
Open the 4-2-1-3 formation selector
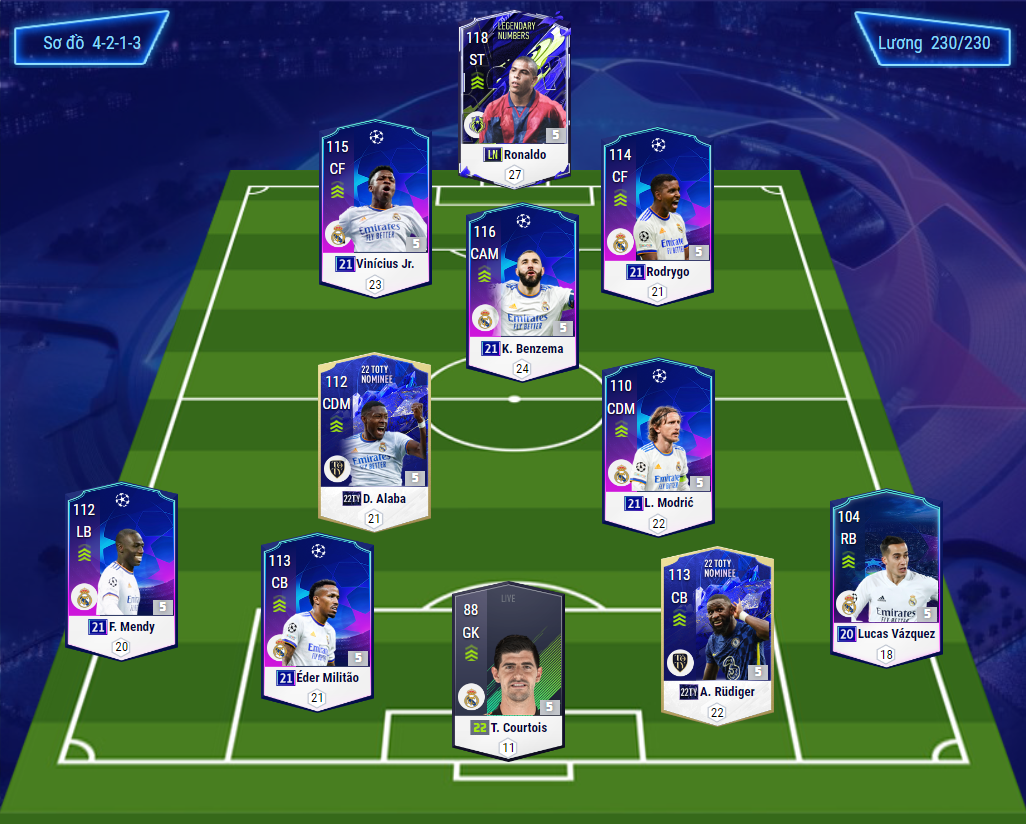click(x=91, y=44)
